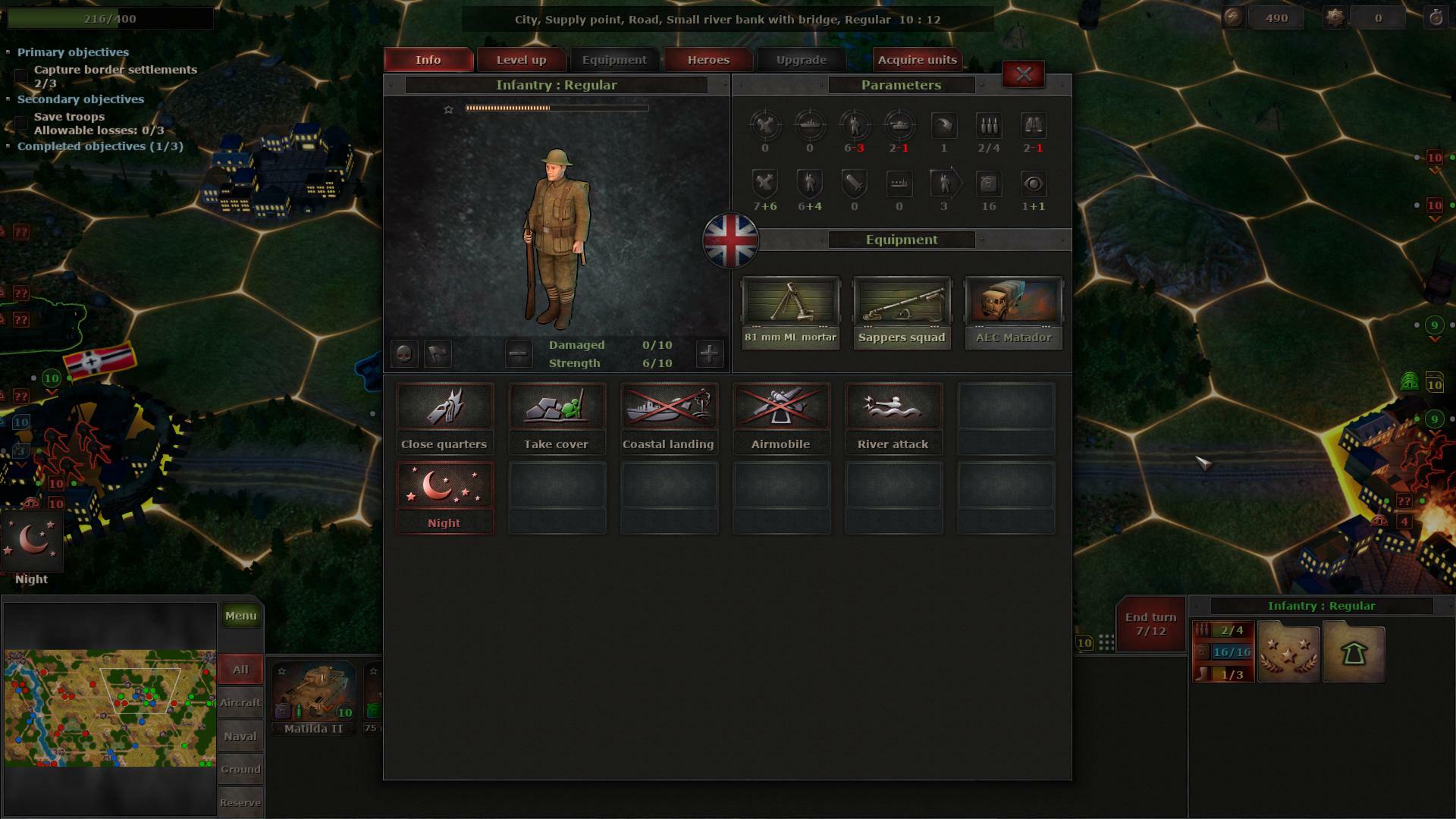Expand the All units filter list
This screenshot has height=819, width=1456.
click(x=240, y=669)
